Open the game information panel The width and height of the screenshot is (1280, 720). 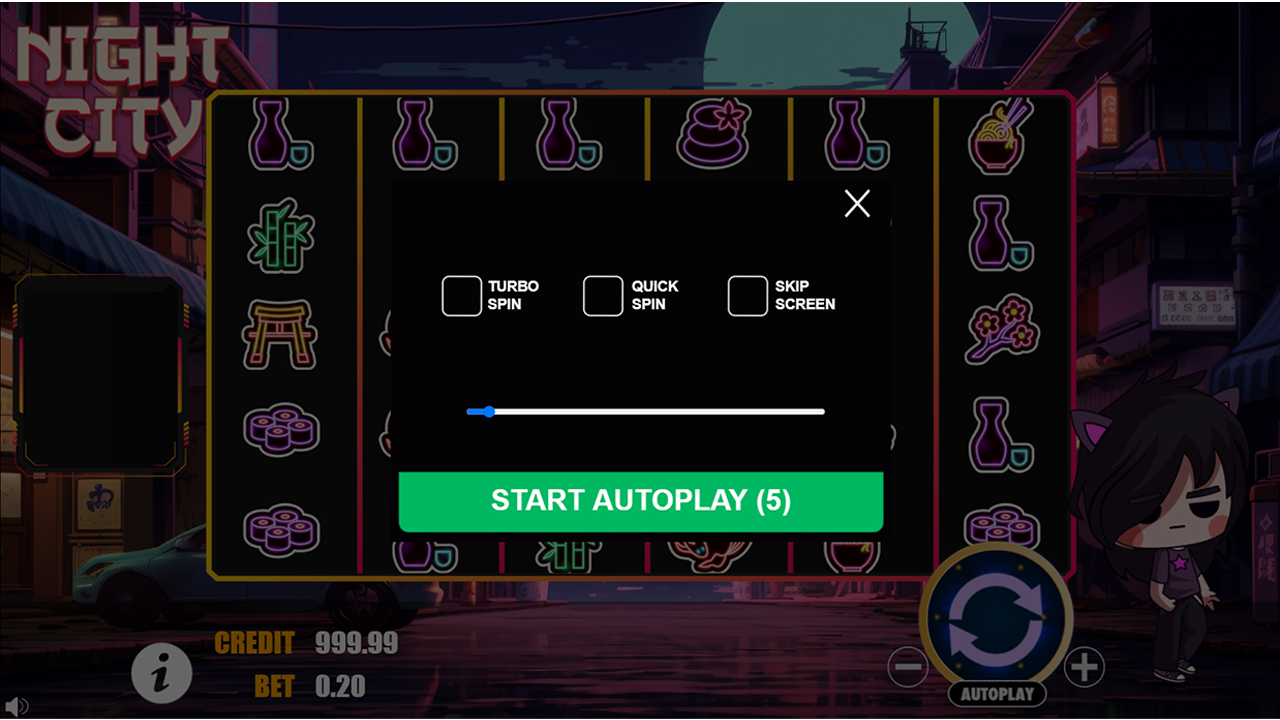(160, 673)
